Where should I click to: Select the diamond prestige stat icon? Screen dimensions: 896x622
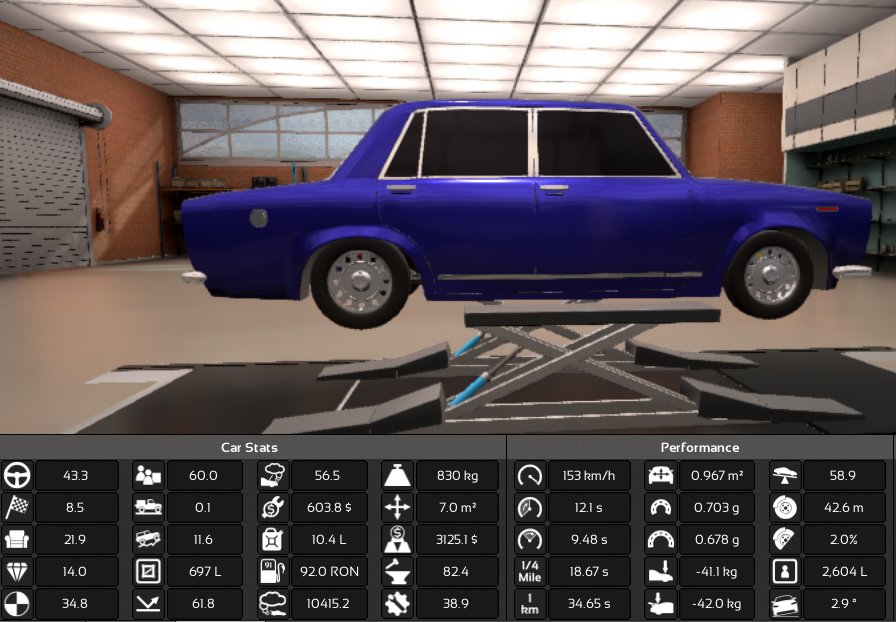(17, 572)
